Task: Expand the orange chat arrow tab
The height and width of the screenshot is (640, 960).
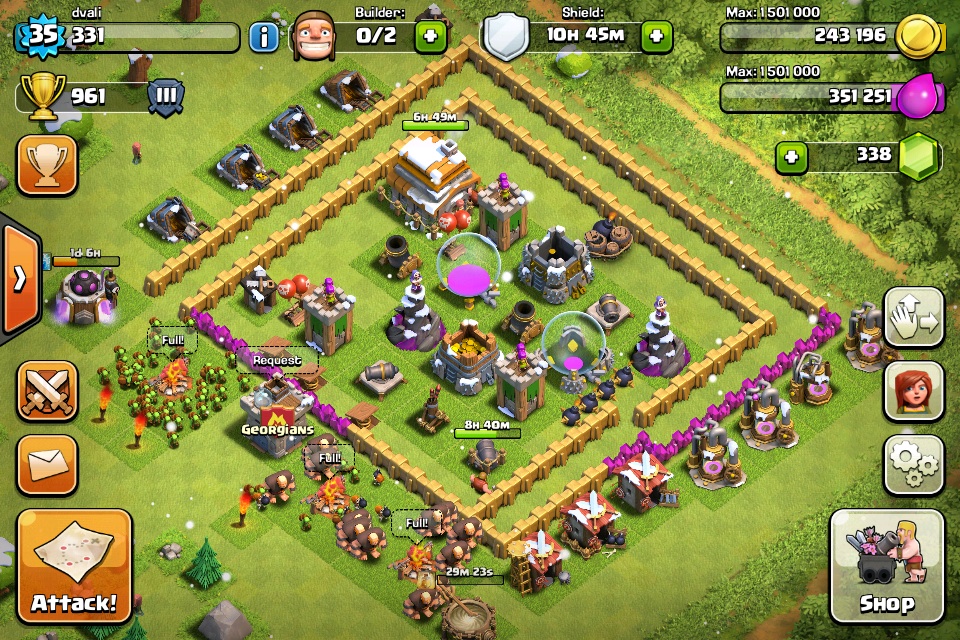Action: point(20,278)
